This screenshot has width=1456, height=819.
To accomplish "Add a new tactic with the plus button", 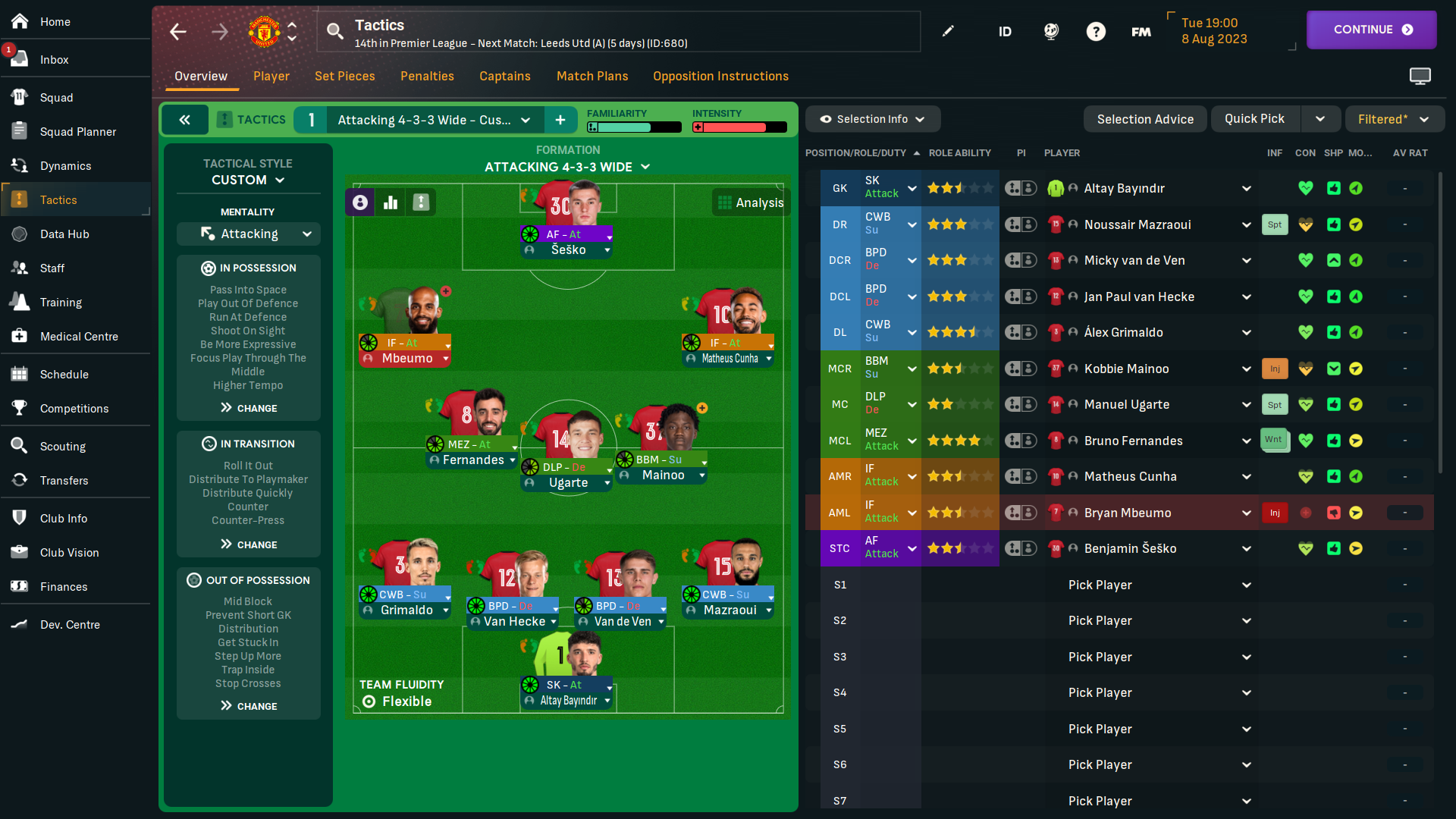I will tap(561, 119).
